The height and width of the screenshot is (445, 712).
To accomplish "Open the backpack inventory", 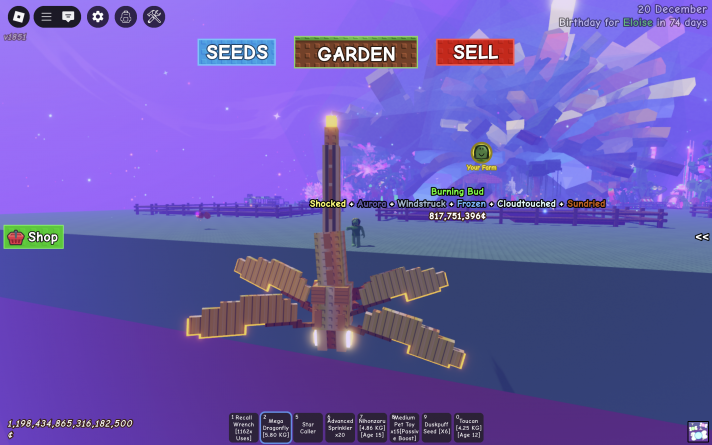I will (x=125, y=16).
